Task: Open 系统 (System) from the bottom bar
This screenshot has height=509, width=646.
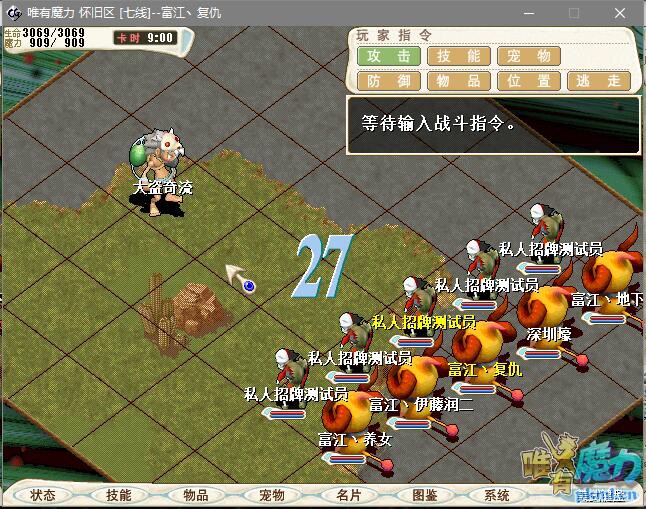Action: 497,495
